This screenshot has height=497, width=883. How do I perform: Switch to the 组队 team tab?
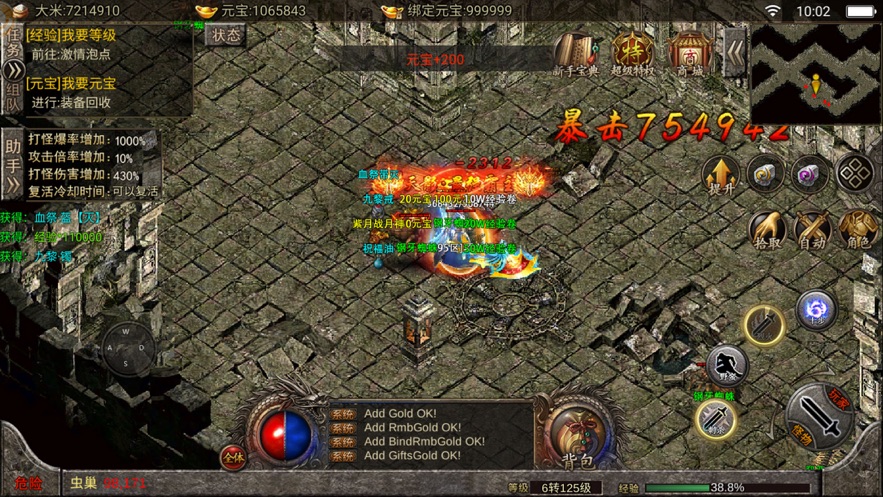[13, 97]
